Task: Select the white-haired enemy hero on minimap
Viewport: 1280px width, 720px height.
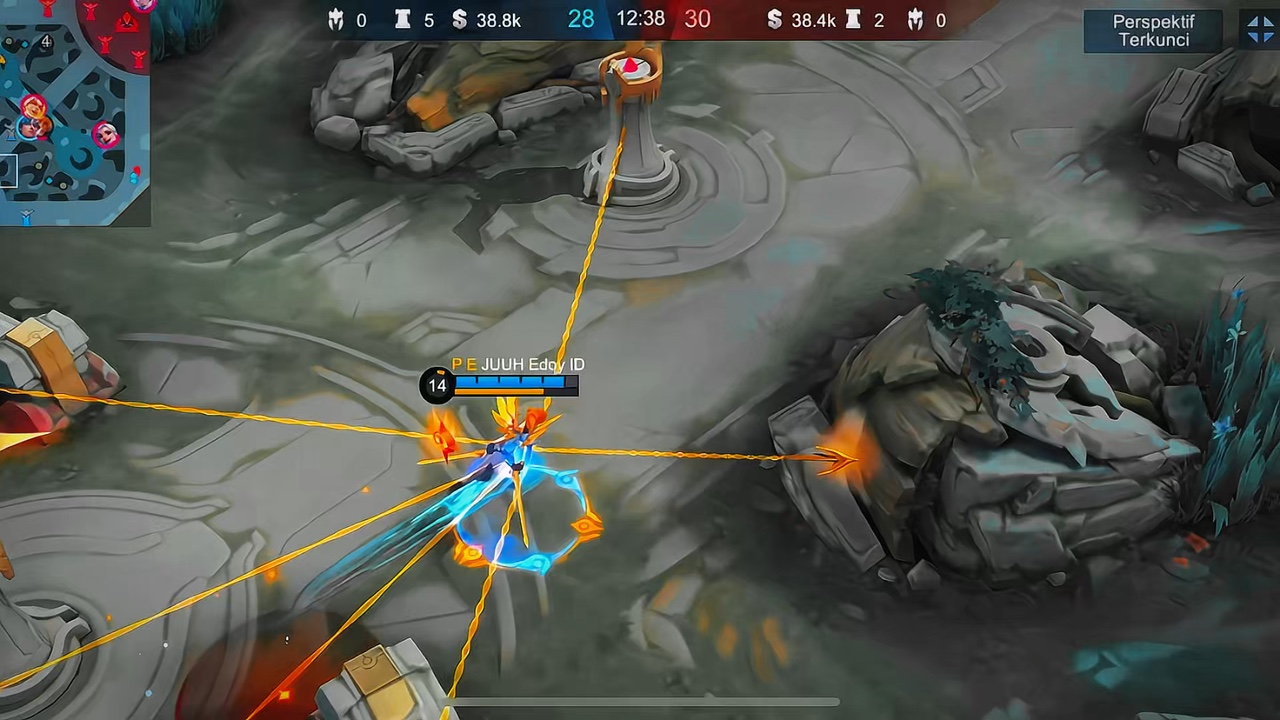Action: (x=105, y=134)
